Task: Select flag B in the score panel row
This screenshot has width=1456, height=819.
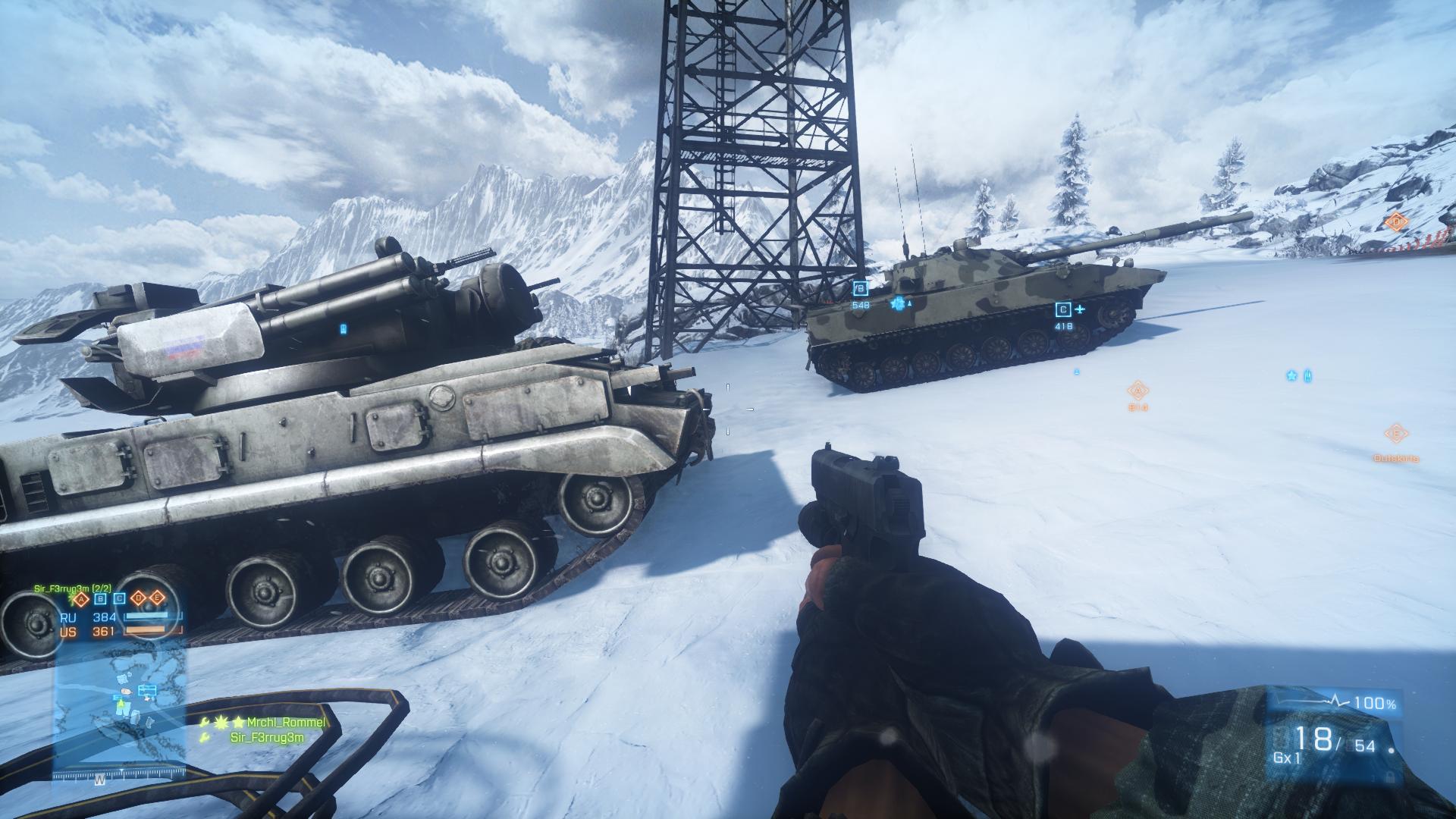Action: tap(100, 598)
